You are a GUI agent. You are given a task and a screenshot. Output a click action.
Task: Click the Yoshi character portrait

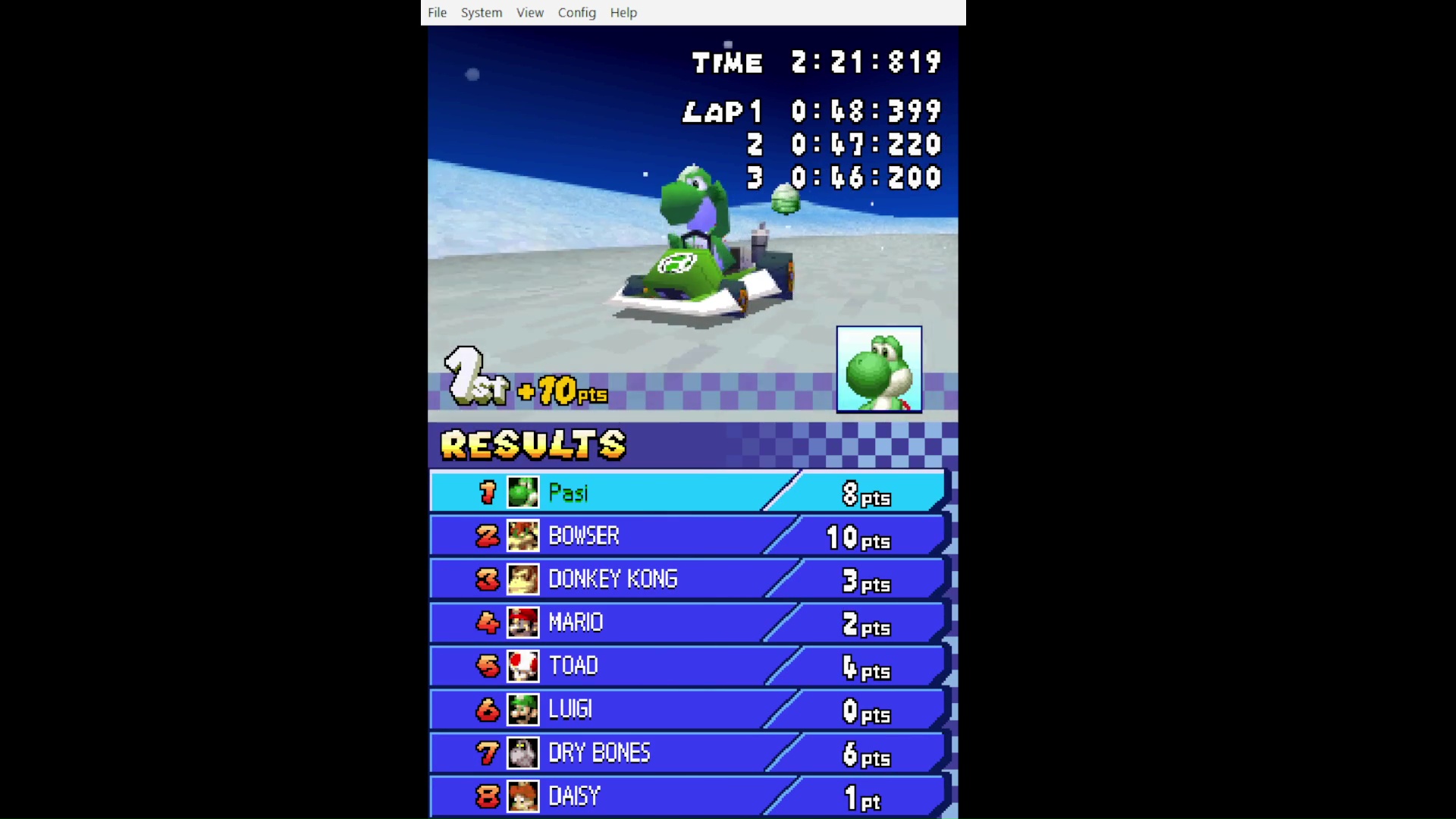coord(878,369)
